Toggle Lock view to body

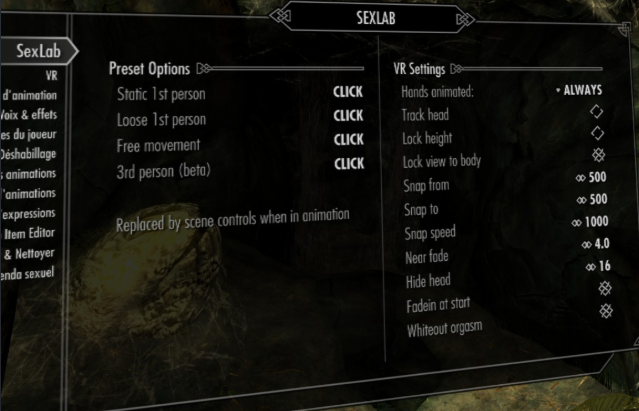[x=599, y=155]
